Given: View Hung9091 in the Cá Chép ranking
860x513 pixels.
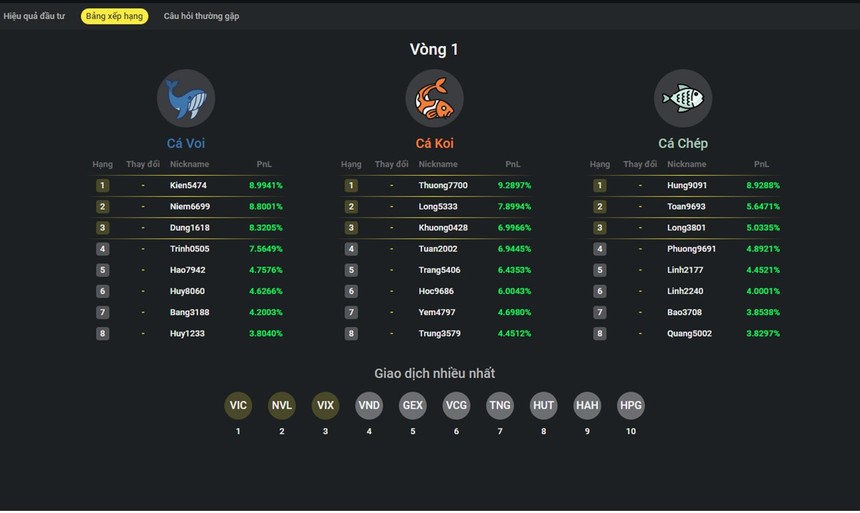Looking at the screenshot, I should pyautogui.click(x=687, y=185).
